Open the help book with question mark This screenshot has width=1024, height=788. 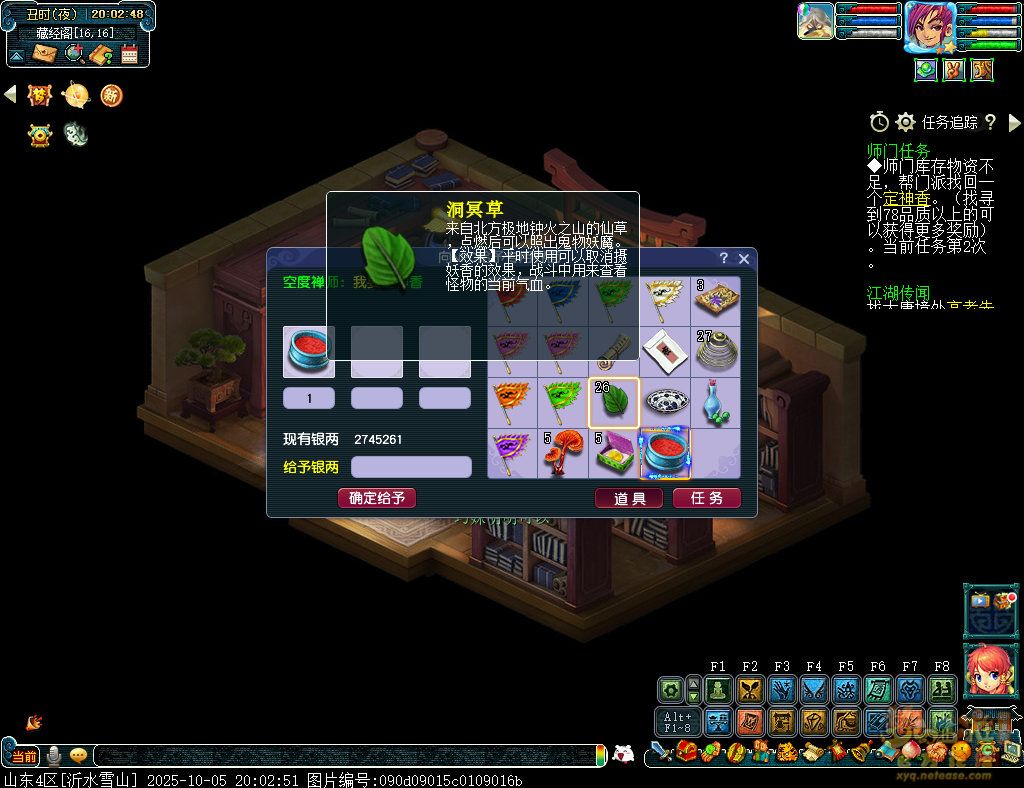pyautogui.click(x=102, y=53)
